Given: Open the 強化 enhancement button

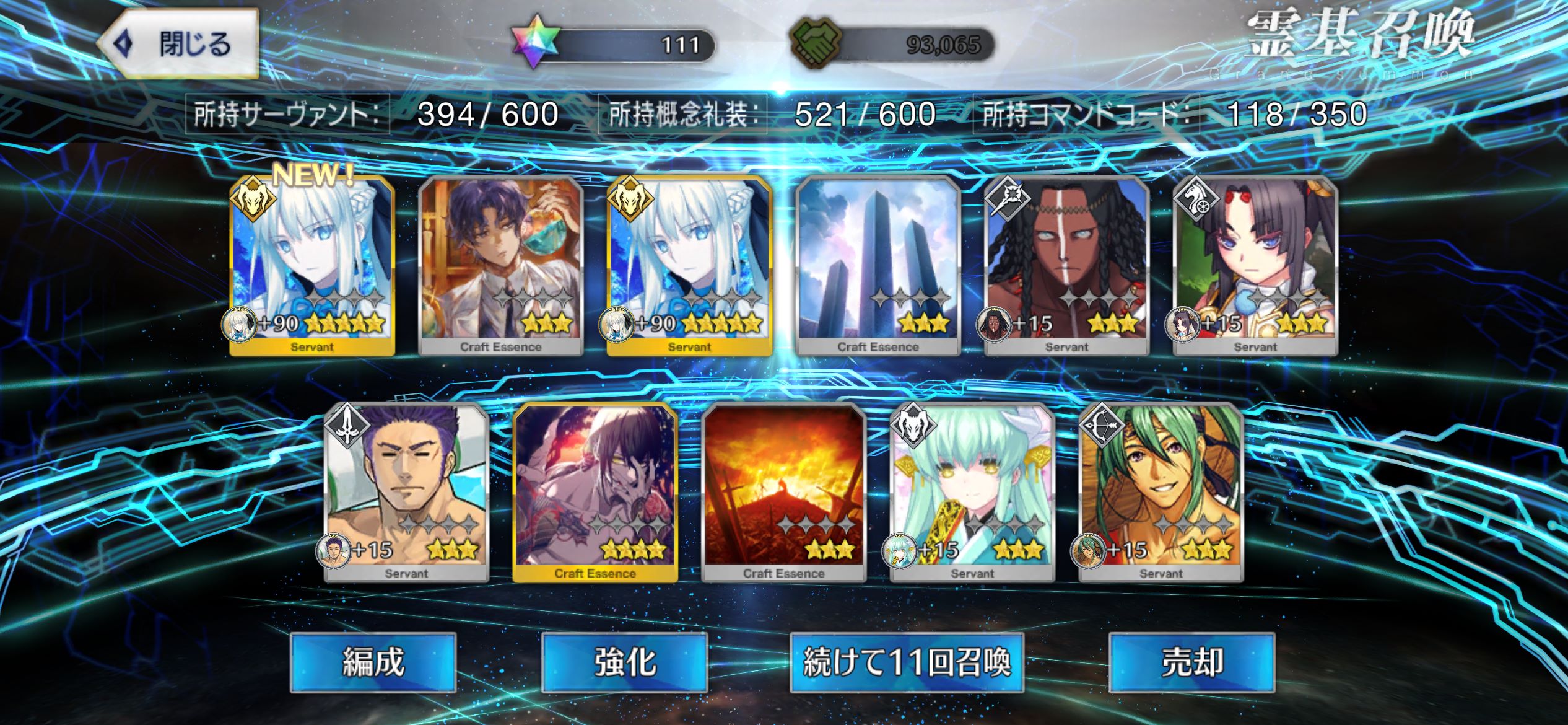Looking at the screenshot, I should click(624, 662).
